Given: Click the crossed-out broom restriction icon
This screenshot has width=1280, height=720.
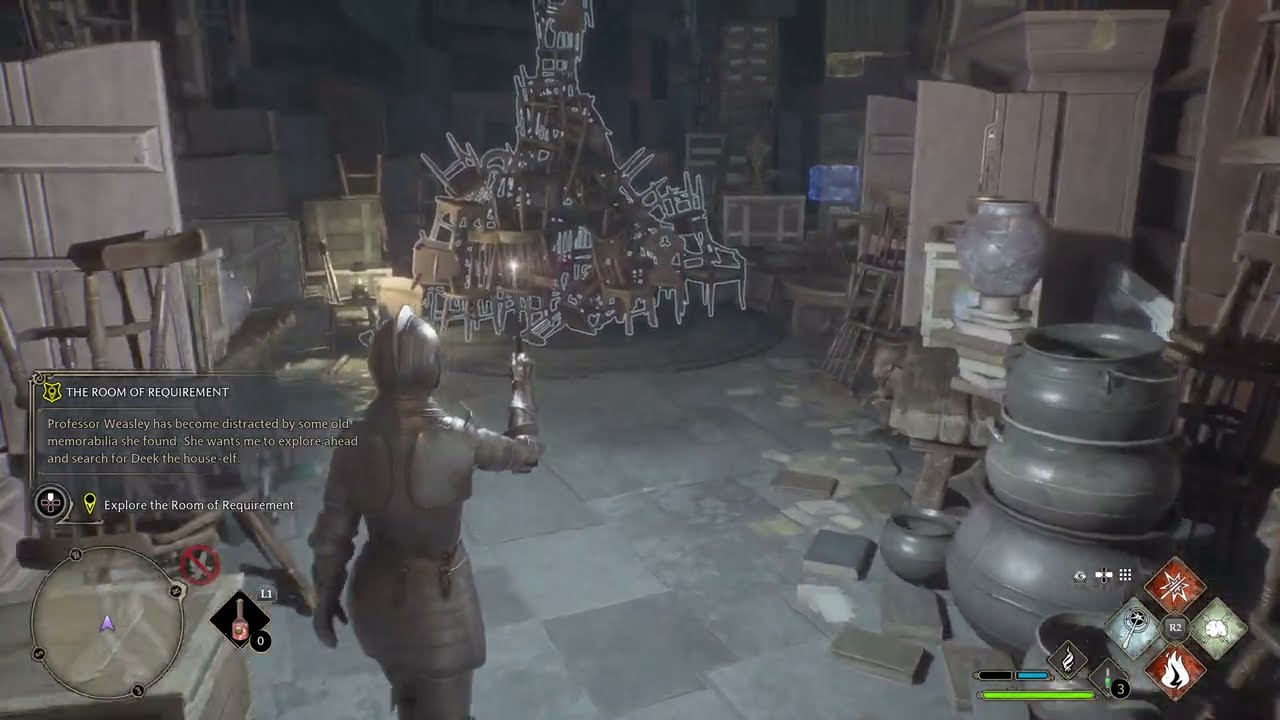Looking at the screenshot, I should [199, 564].
